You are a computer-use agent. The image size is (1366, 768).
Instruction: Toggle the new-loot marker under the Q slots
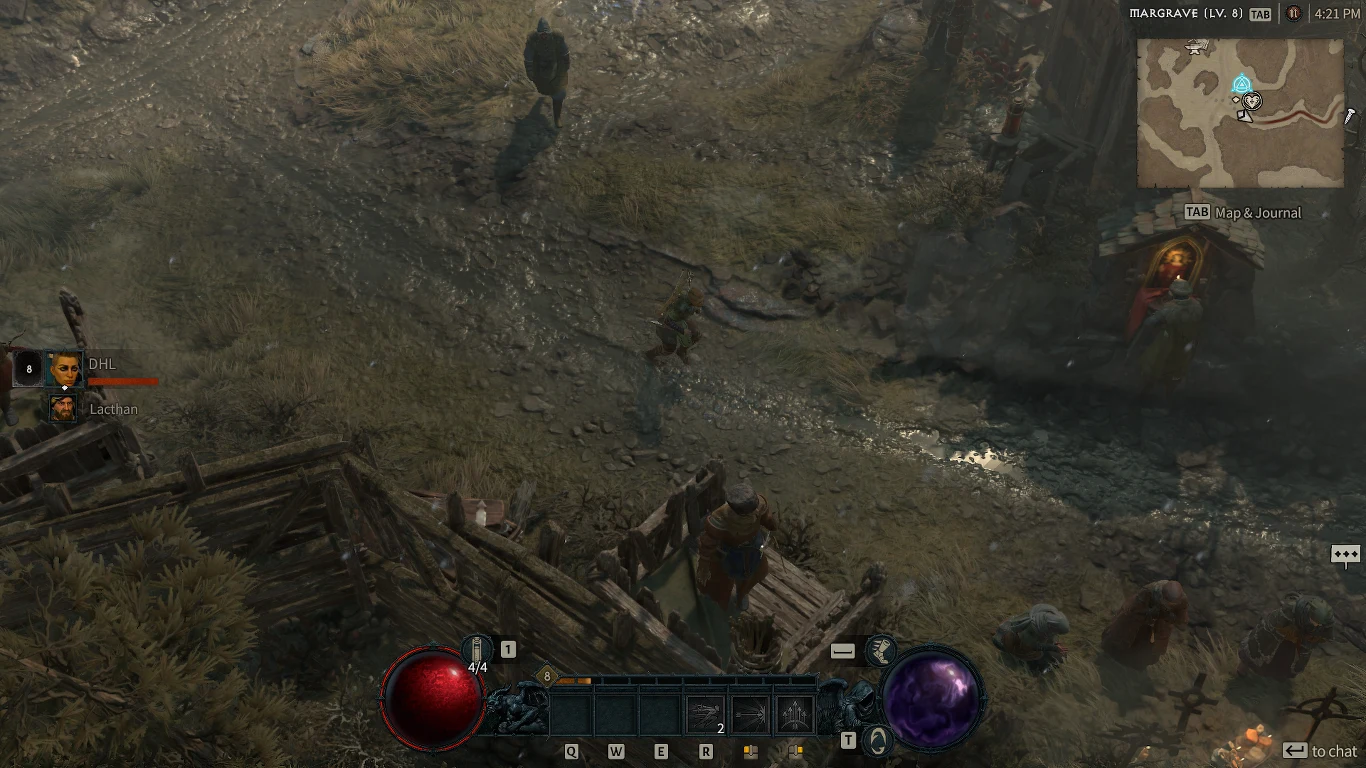[751, 750]
